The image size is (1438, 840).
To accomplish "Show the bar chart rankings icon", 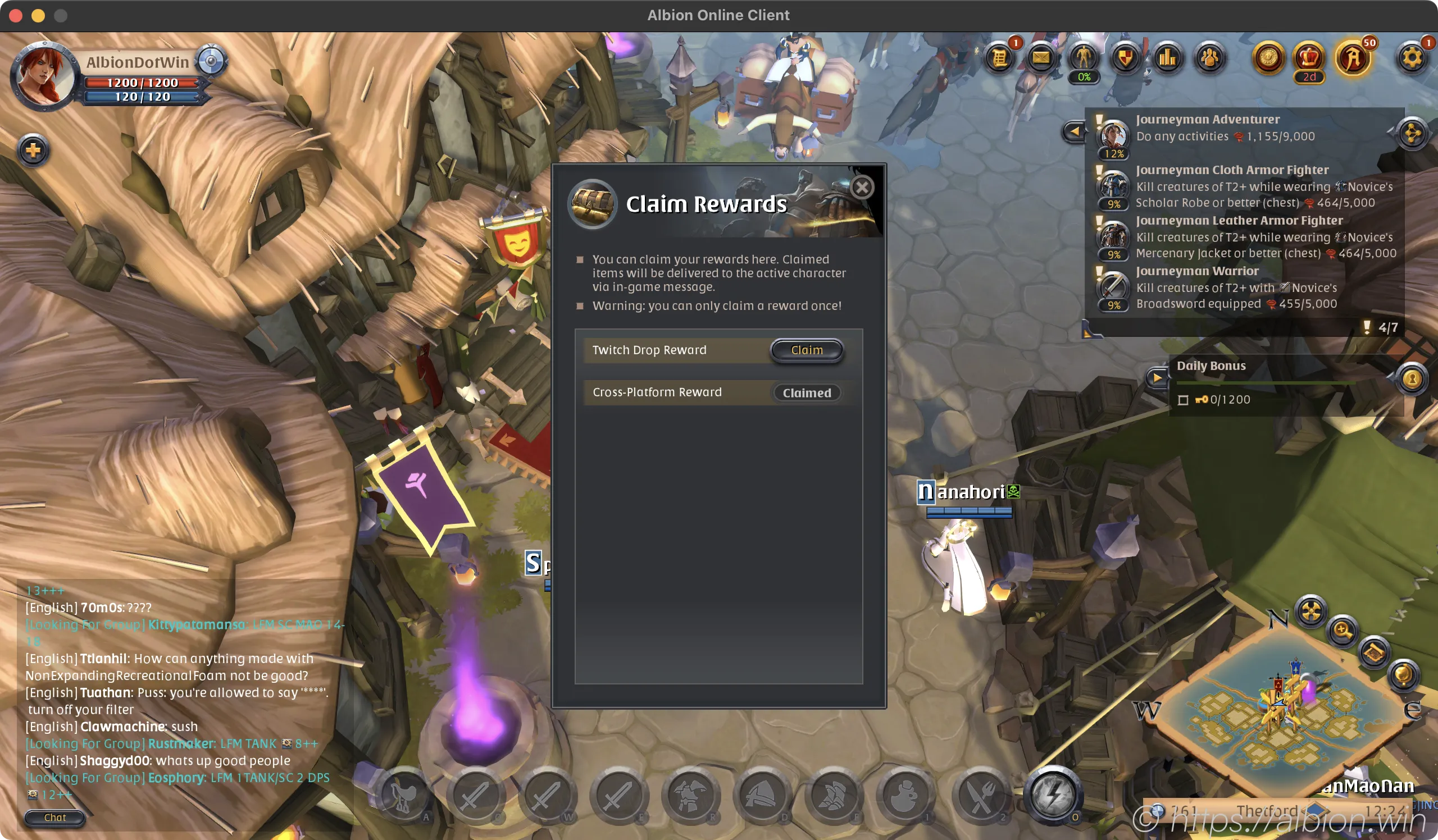I will tap(1167, 58).
